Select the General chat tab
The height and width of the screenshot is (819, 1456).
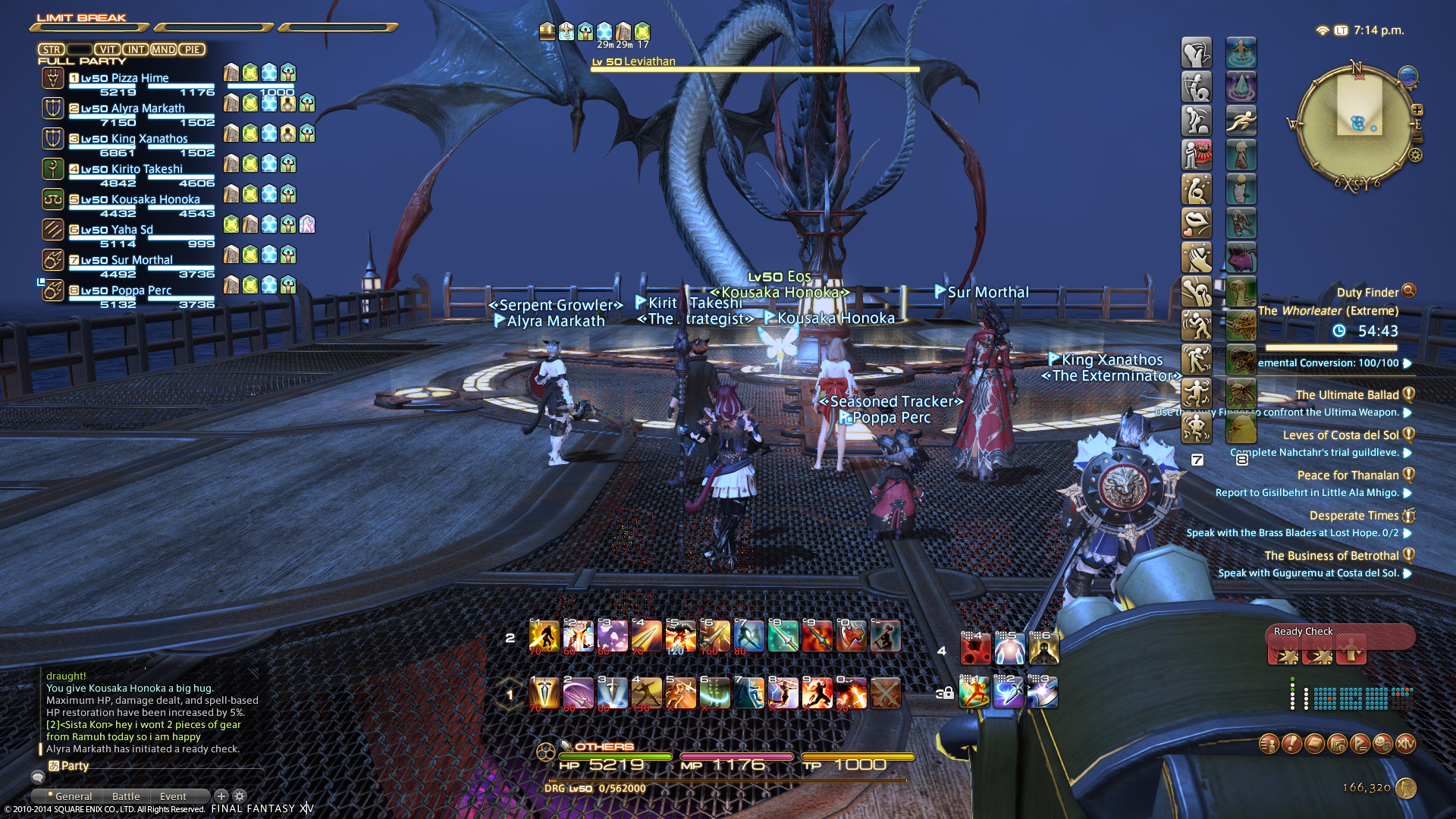pos(73,796)
